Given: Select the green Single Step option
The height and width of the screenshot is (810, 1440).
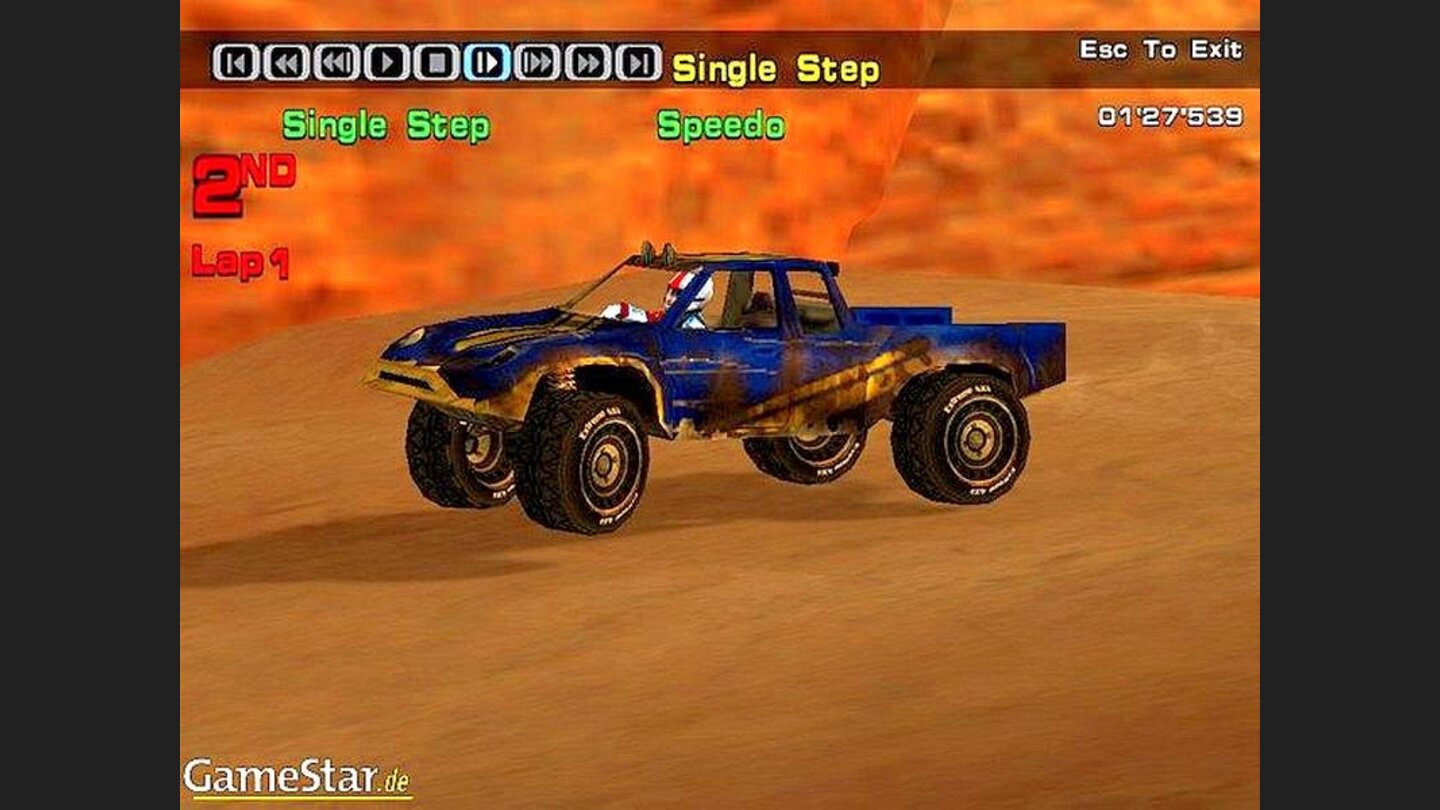Looking at the screenshot, I should pos(386,126).
